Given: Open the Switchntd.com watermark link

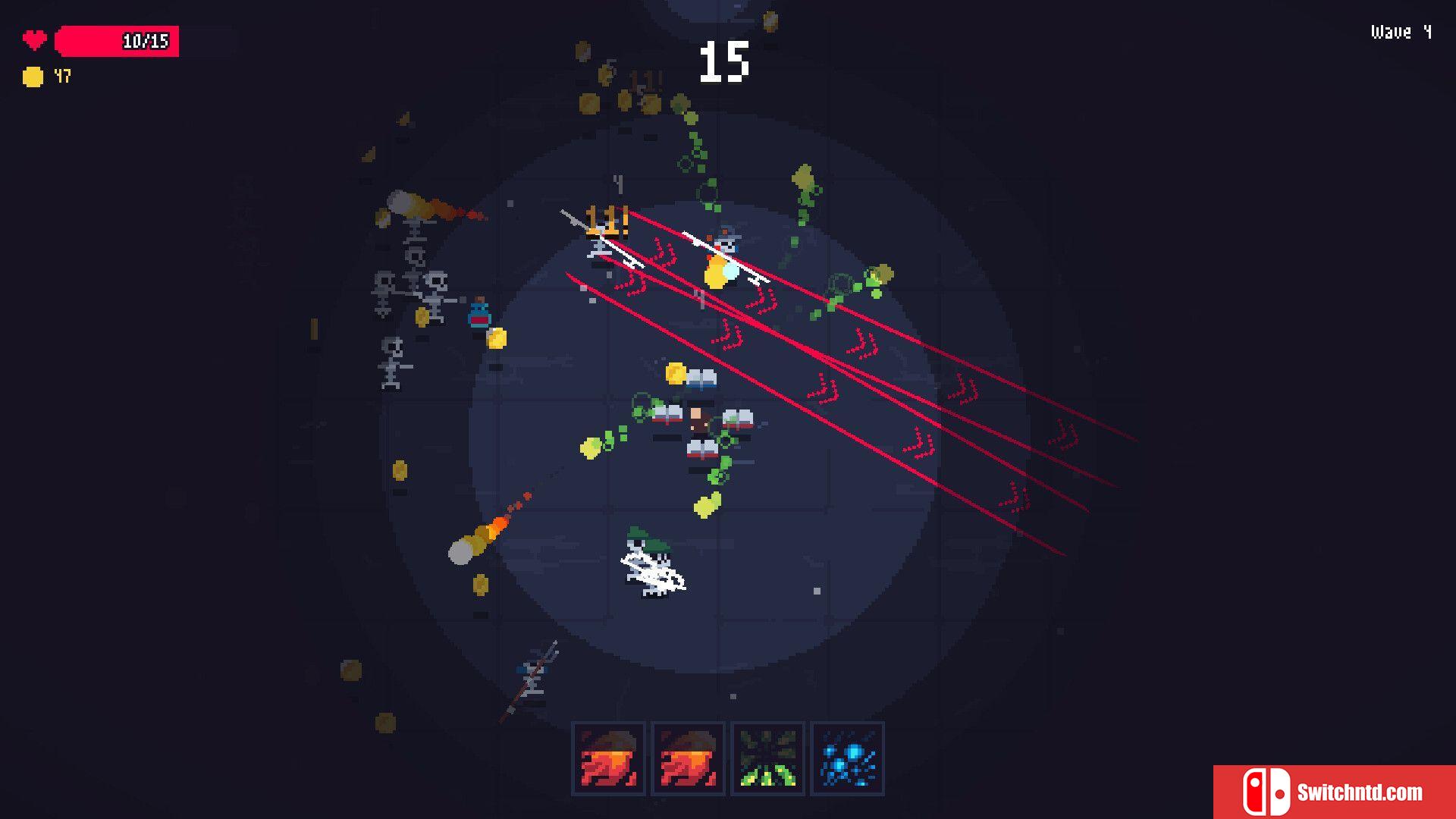Looking at the screenshot, I should click(x=1335, y=792).
